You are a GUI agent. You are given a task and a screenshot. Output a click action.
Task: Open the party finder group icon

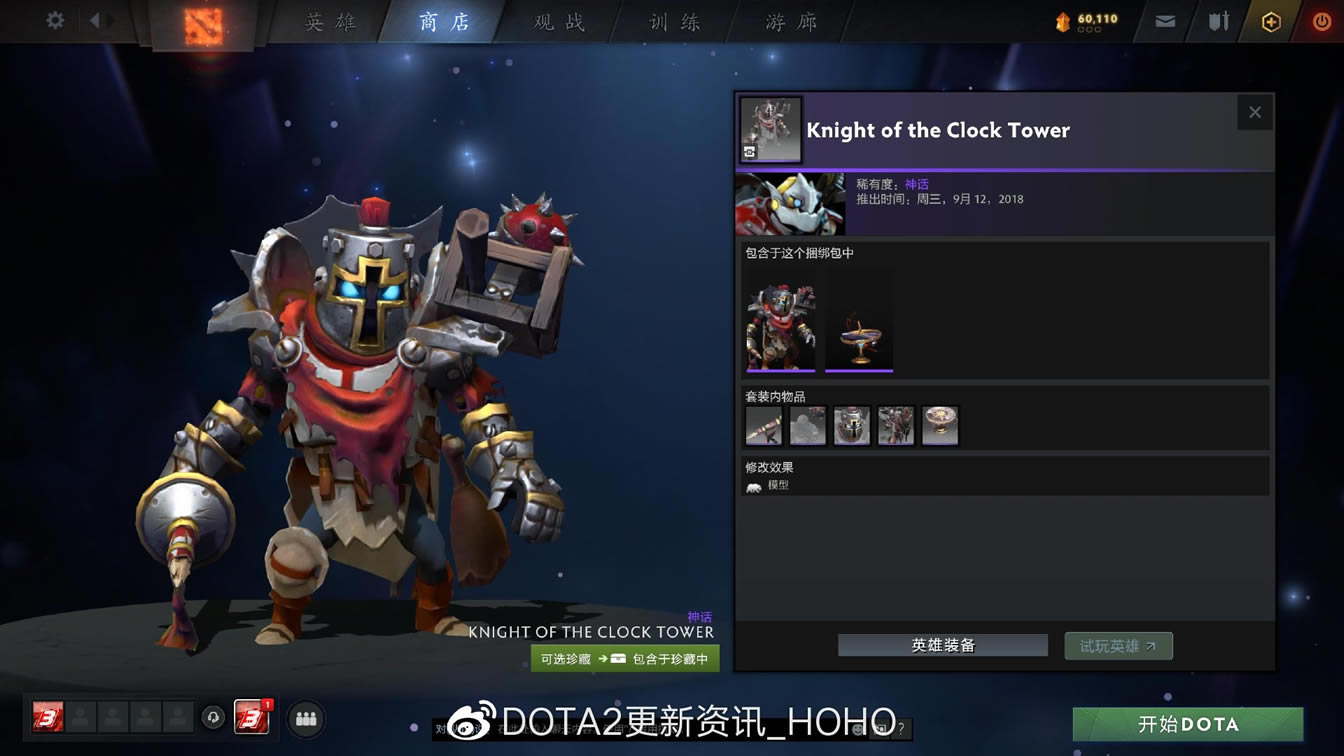(306, 718)
